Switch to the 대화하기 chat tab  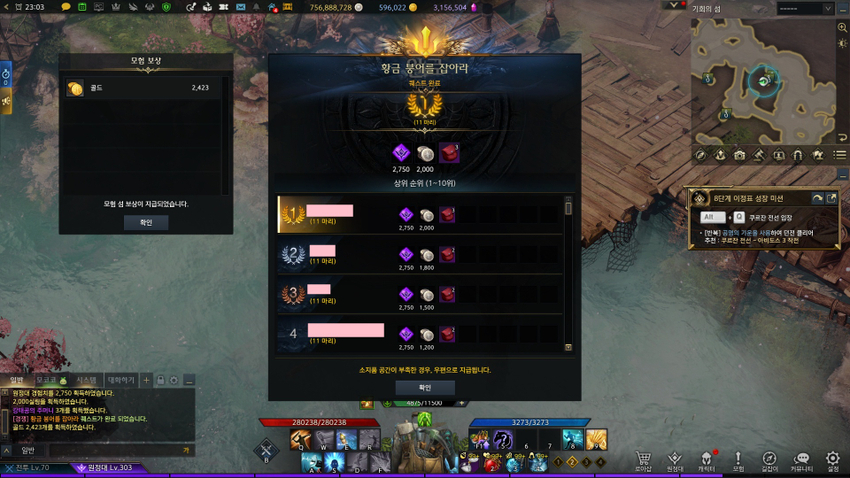tap(120, 381)
